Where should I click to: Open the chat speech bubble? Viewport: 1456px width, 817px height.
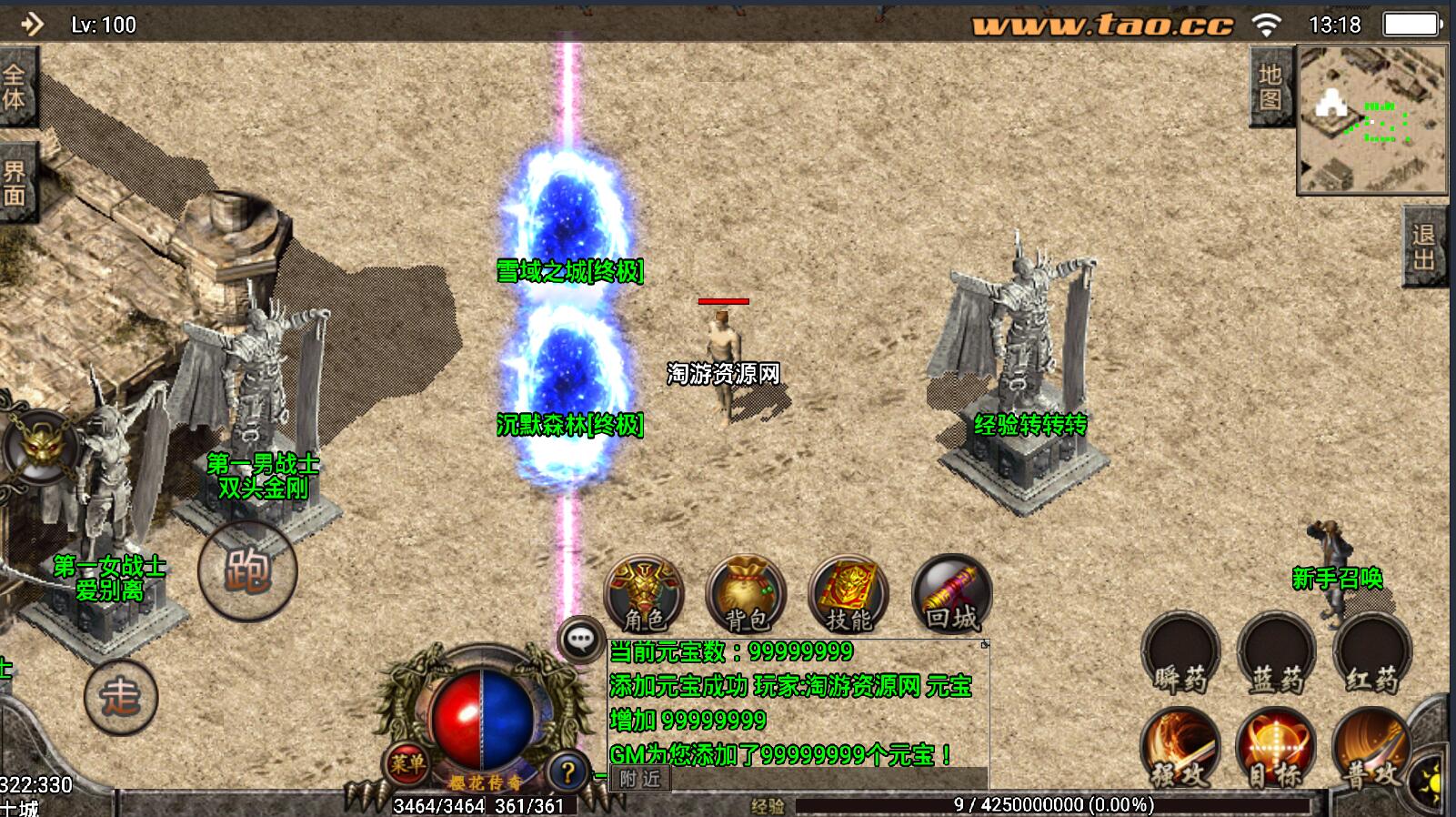tap(580, 640)
